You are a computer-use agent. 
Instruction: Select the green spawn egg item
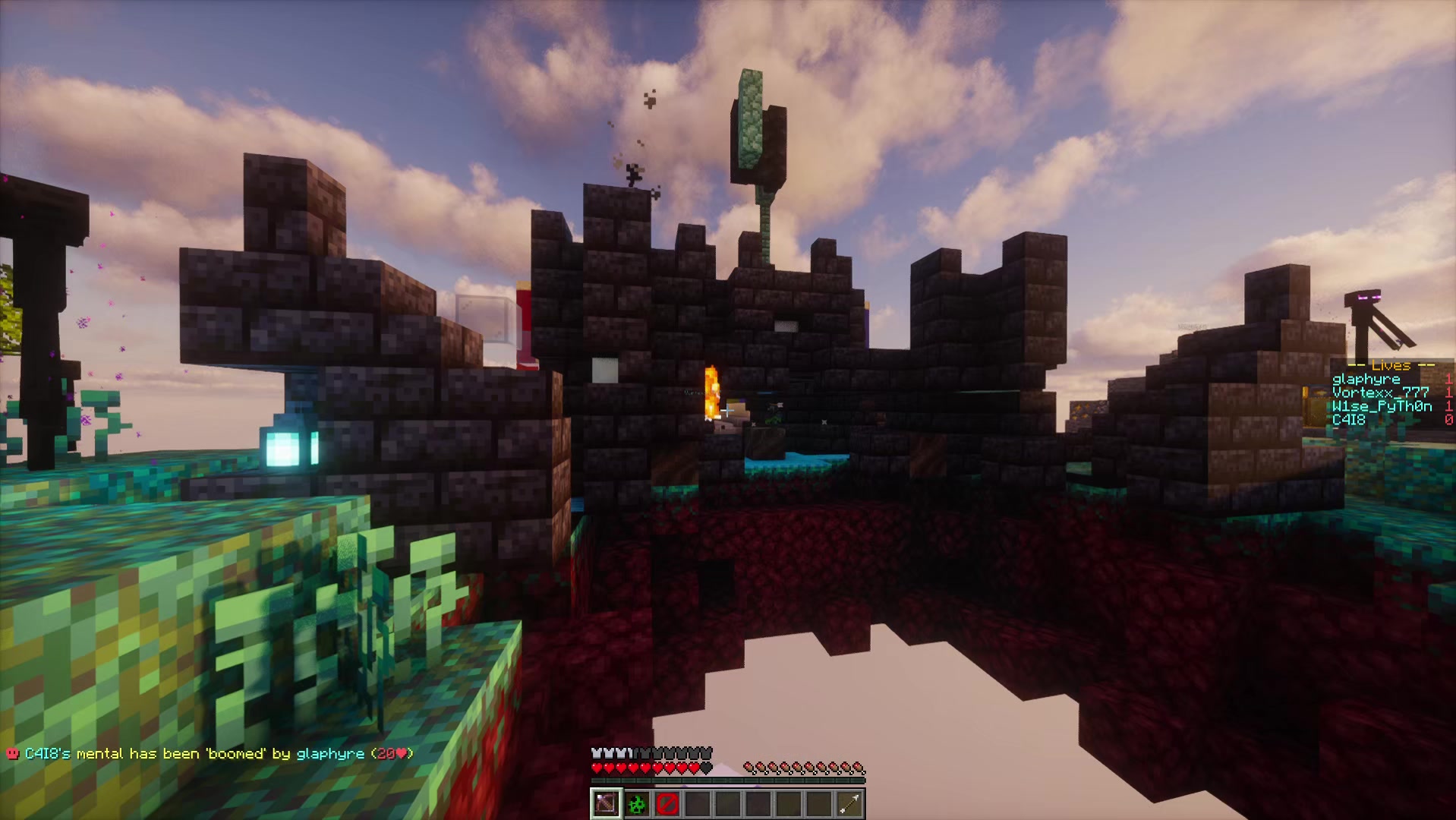click(638, 803)
